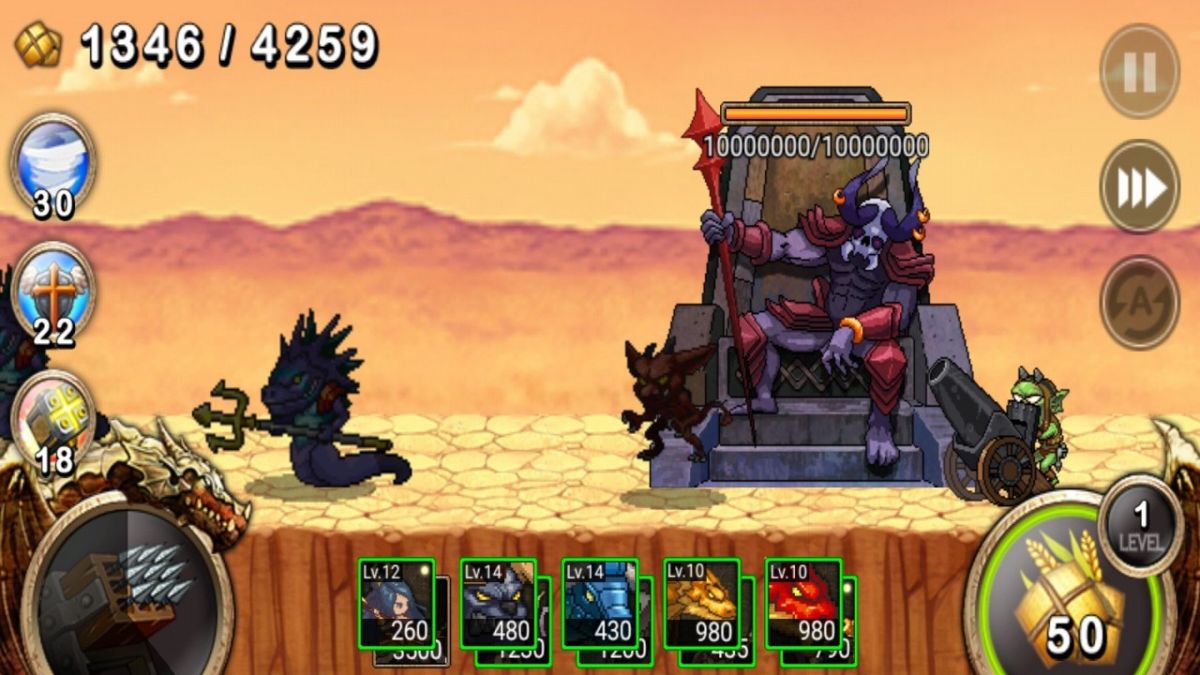Pause the game
Viewport: 1200px width, 675px height.
click(x=1139, y=71)
